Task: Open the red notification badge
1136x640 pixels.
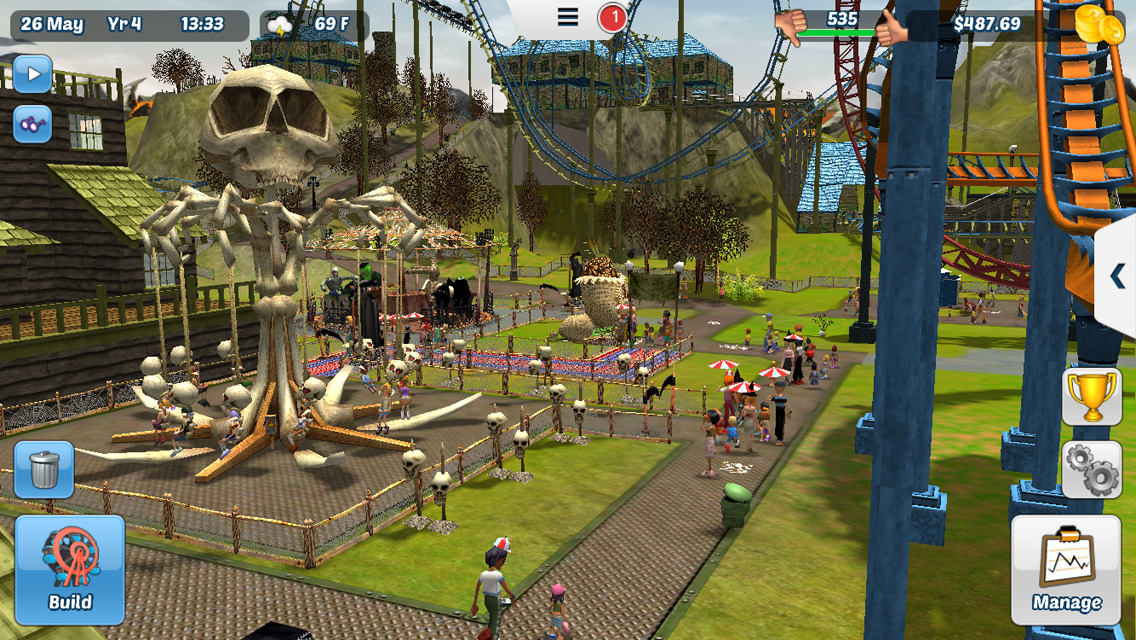Action: [x=612, y=17]
